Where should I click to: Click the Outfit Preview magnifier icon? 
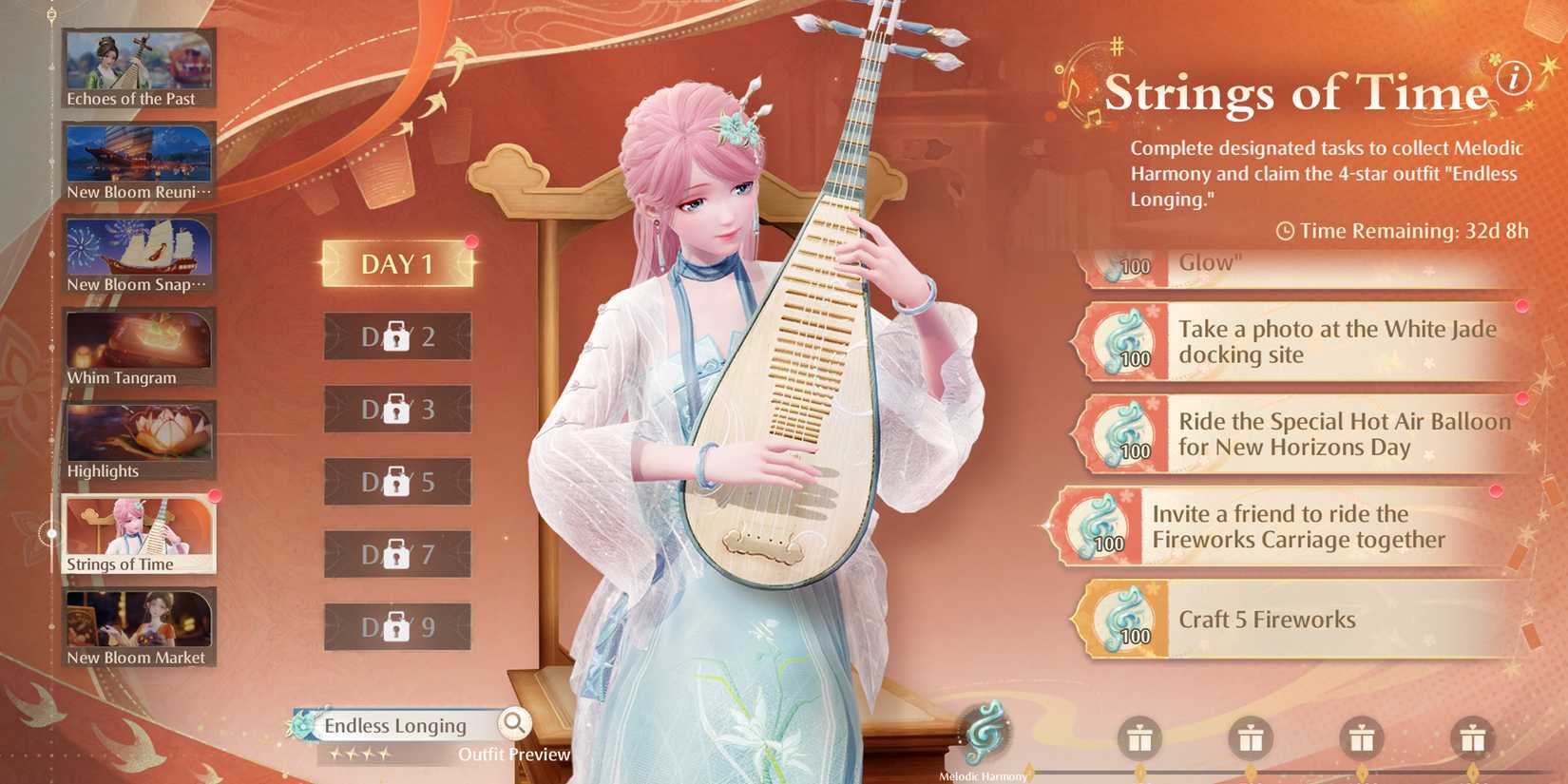[x=514, y=724]
